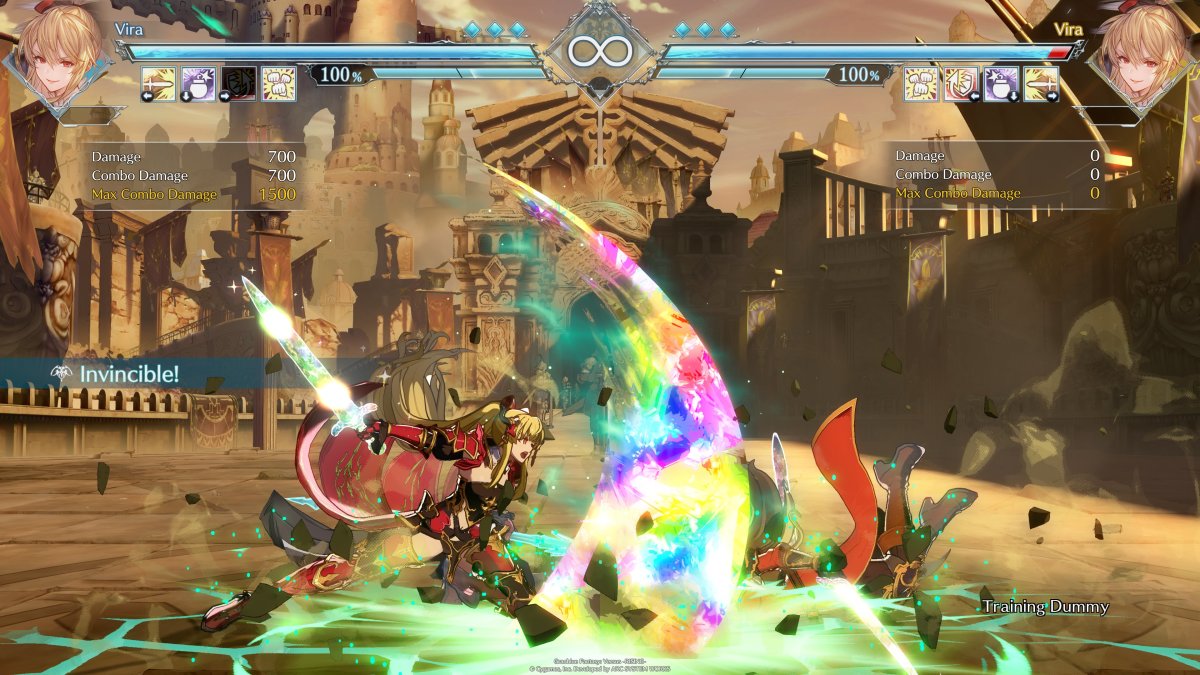Choose player one's darkened shield skill icon
1200x675 pixels.
coord(238,84)
